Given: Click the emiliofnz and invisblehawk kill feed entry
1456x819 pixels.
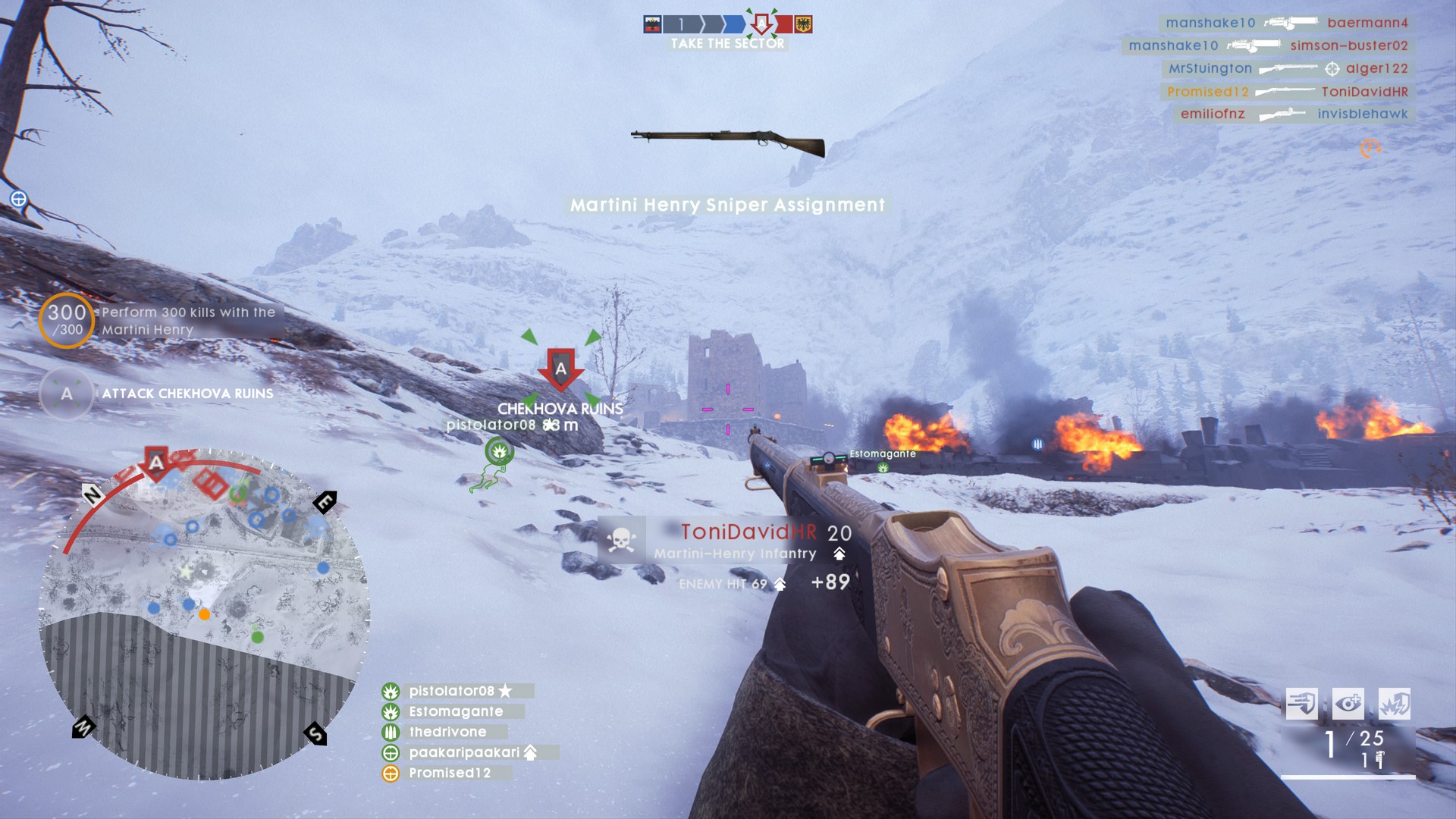Looking at the screenshot, I should point(1294,114).
